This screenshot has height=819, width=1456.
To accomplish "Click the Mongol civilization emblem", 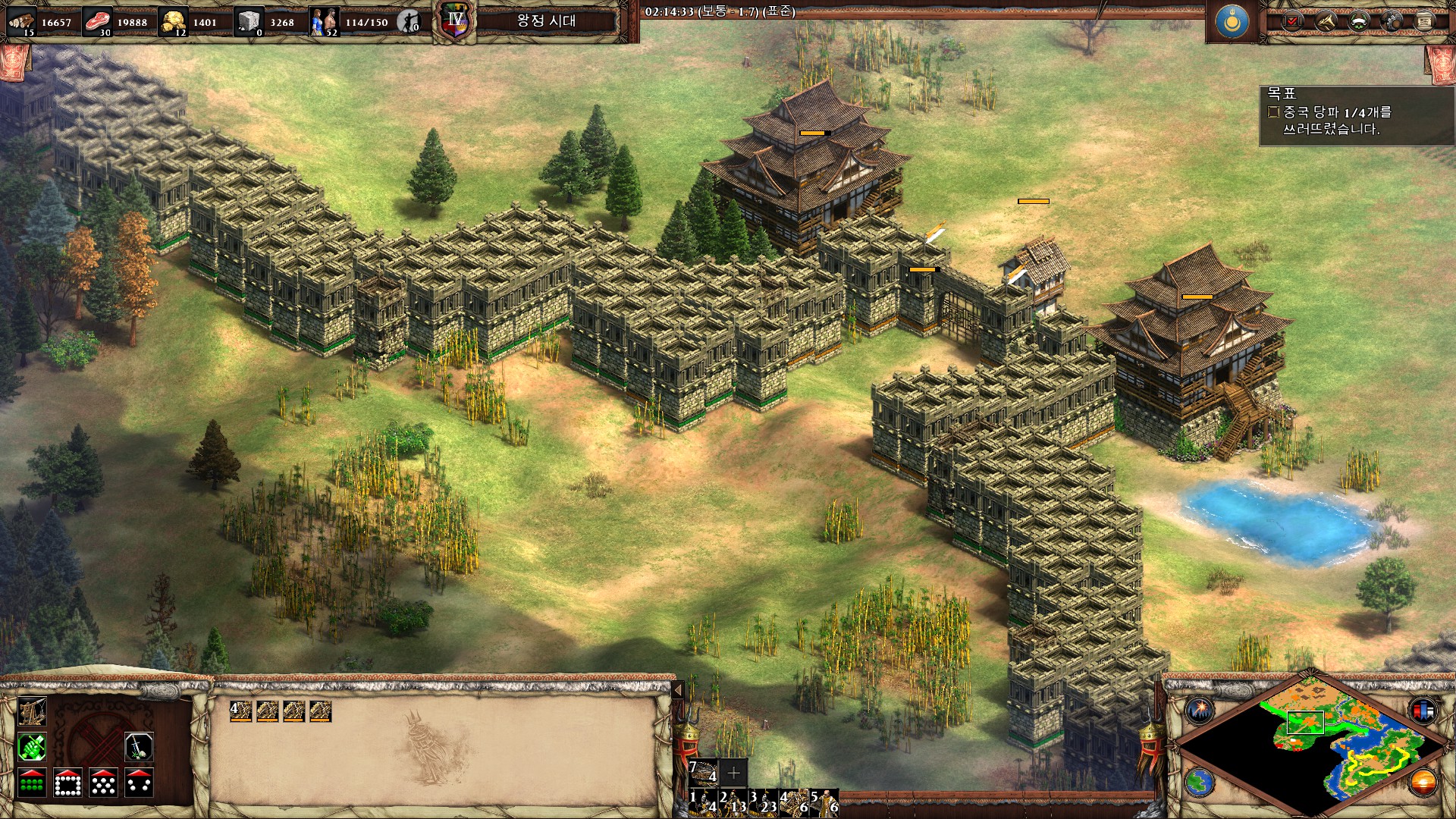I will [x=1232, y=21].
